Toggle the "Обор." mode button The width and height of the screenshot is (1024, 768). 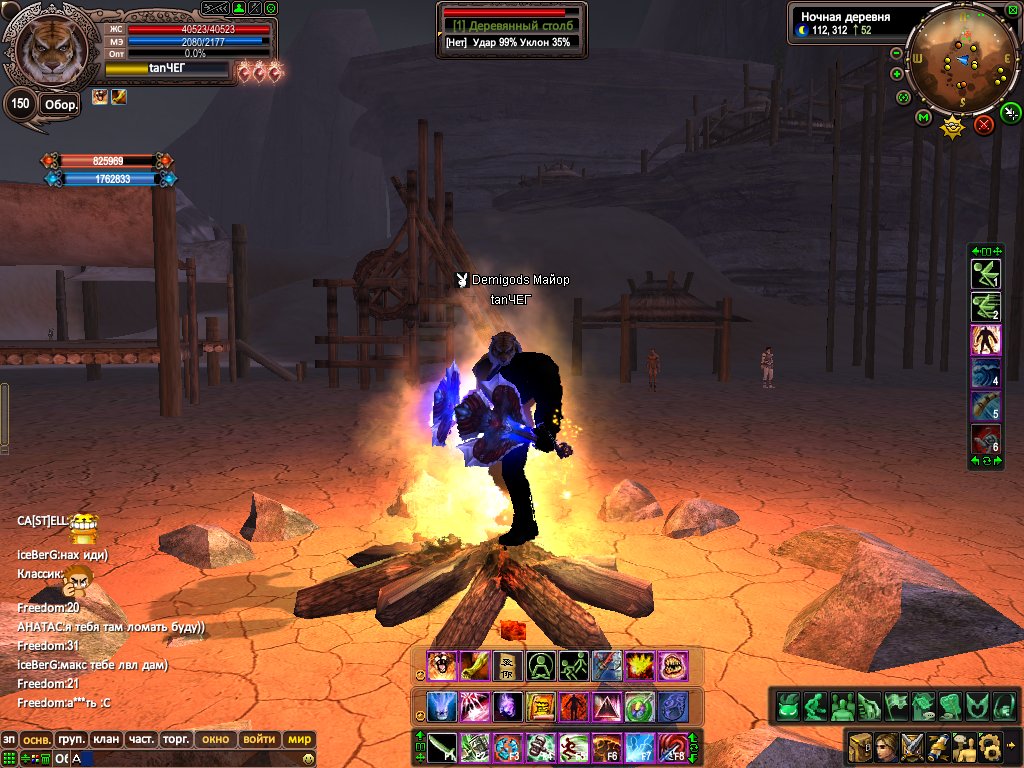60,104
